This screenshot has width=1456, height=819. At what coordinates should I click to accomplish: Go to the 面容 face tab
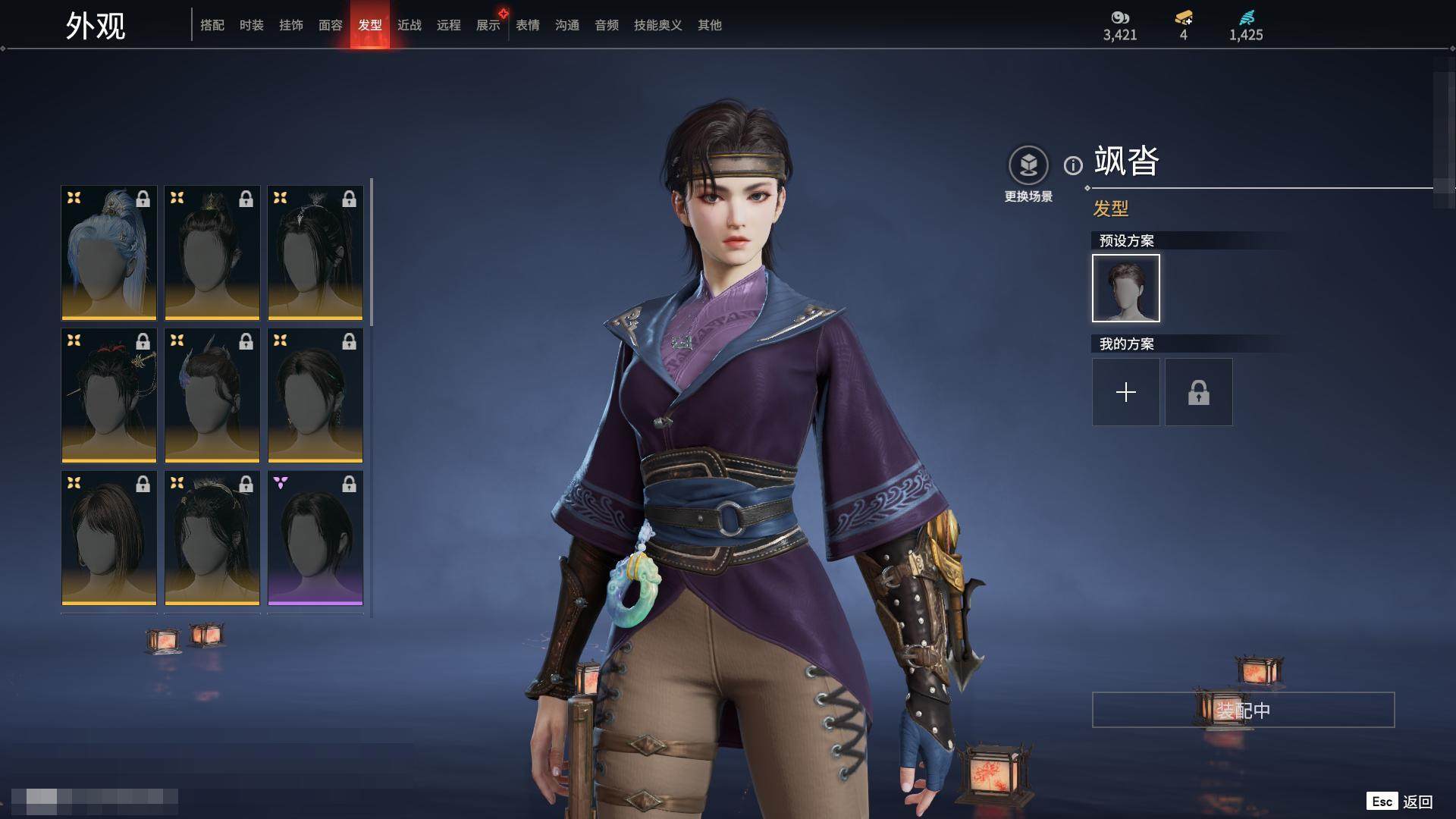click(x=331, y=25)
